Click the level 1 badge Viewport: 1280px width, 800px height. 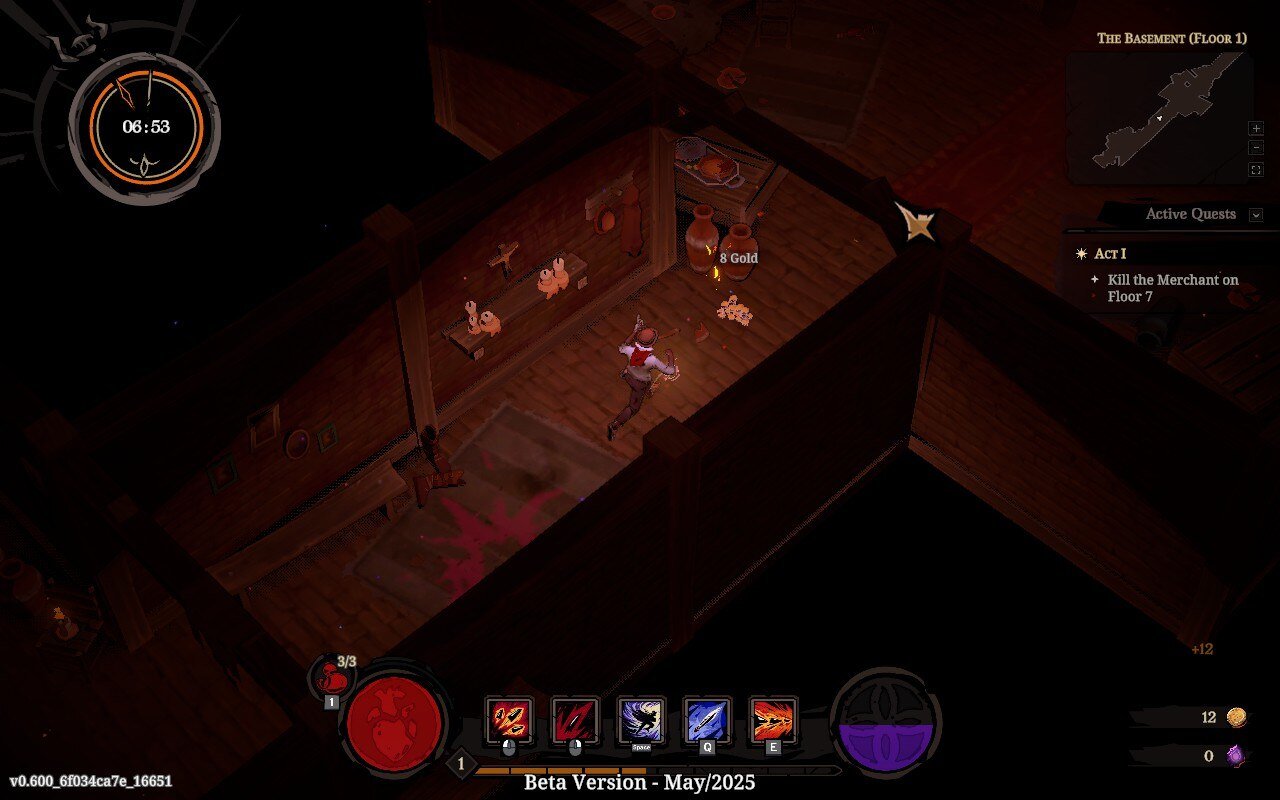coord(459,763)
